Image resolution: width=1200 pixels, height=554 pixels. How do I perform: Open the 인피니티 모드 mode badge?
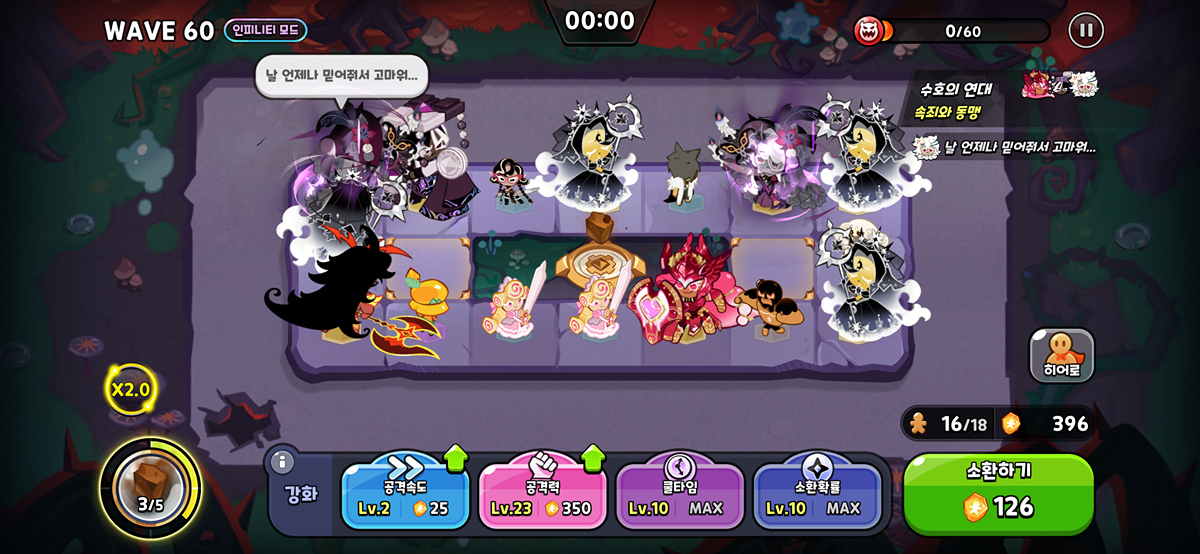tap(265, 30)
